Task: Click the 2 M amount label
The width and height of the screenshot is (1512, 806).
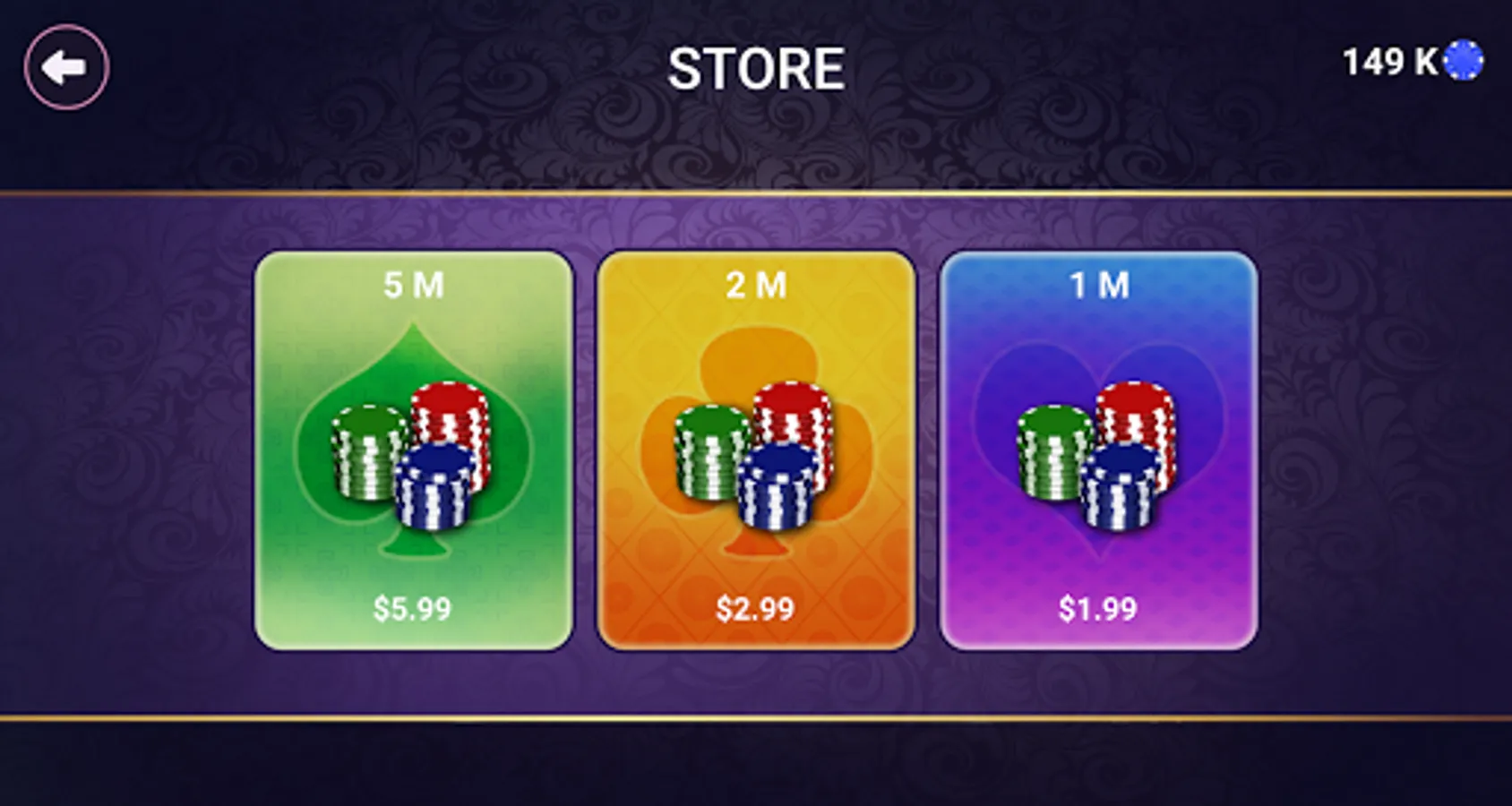Action: [x=755, y=286]
